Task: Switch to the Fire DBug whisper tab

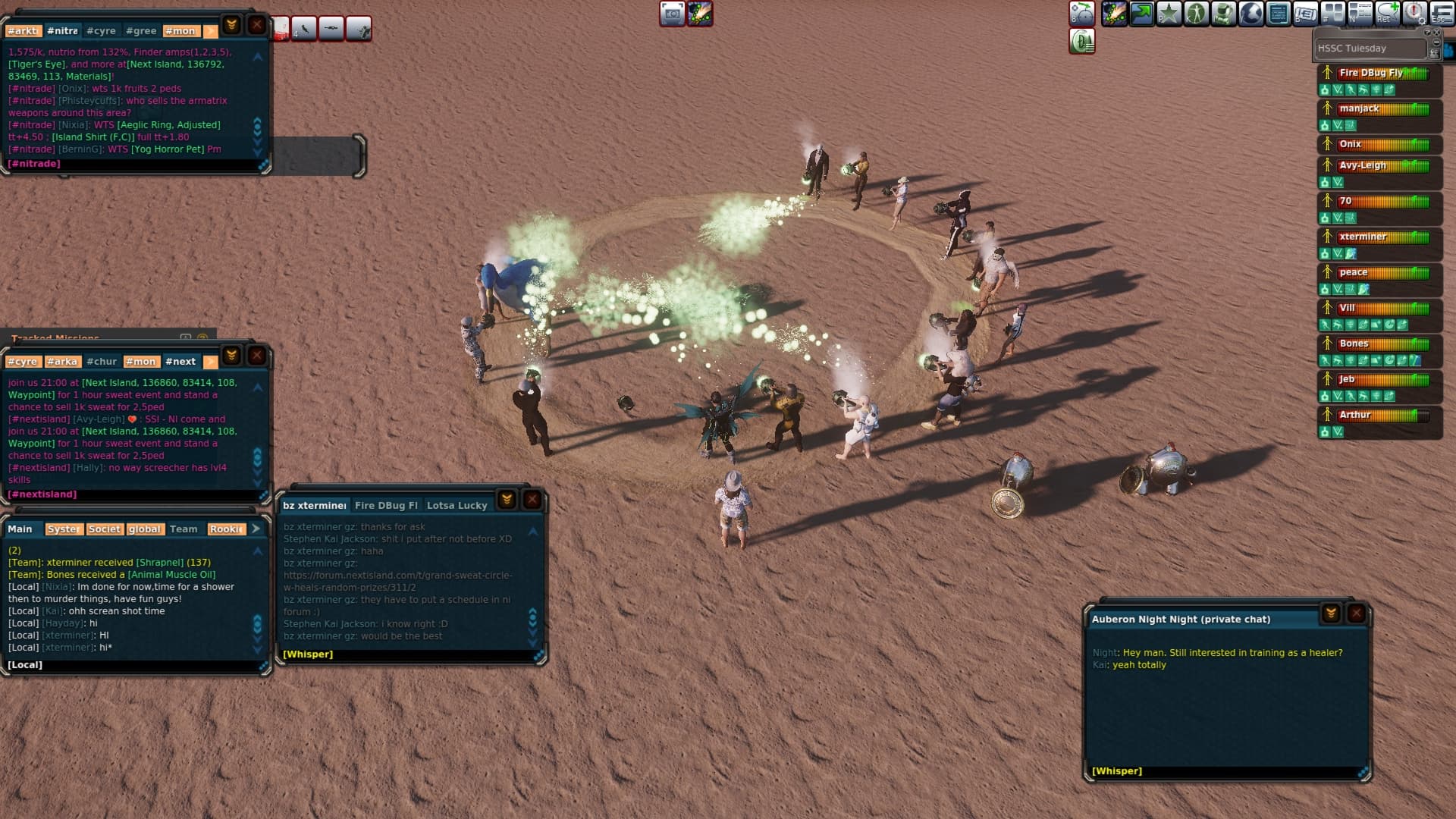Action: [x=386, y=506]
